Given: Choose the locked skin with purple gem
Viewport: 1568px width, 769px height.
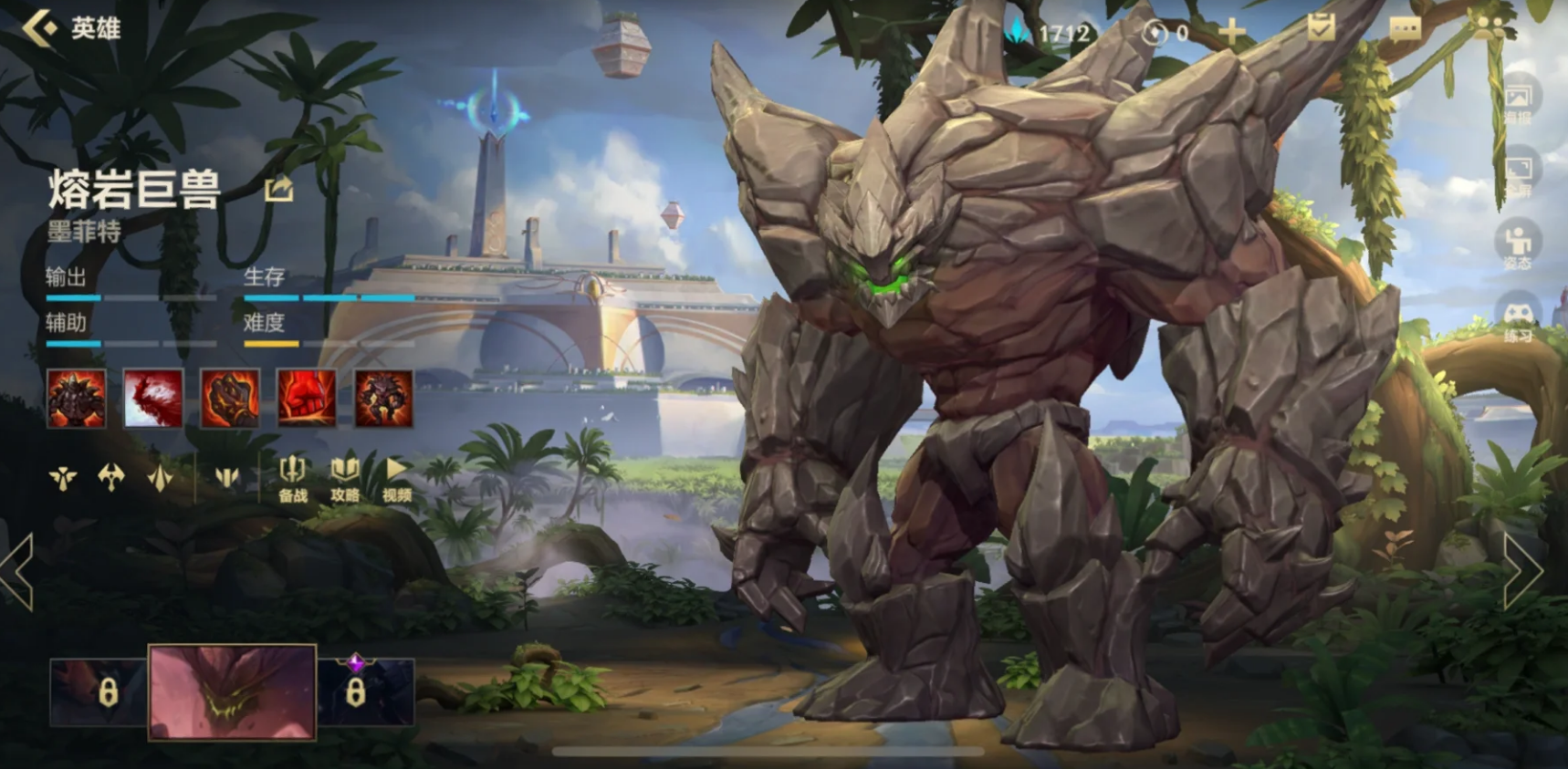Looking at the screenshot, I should [365, 691].
